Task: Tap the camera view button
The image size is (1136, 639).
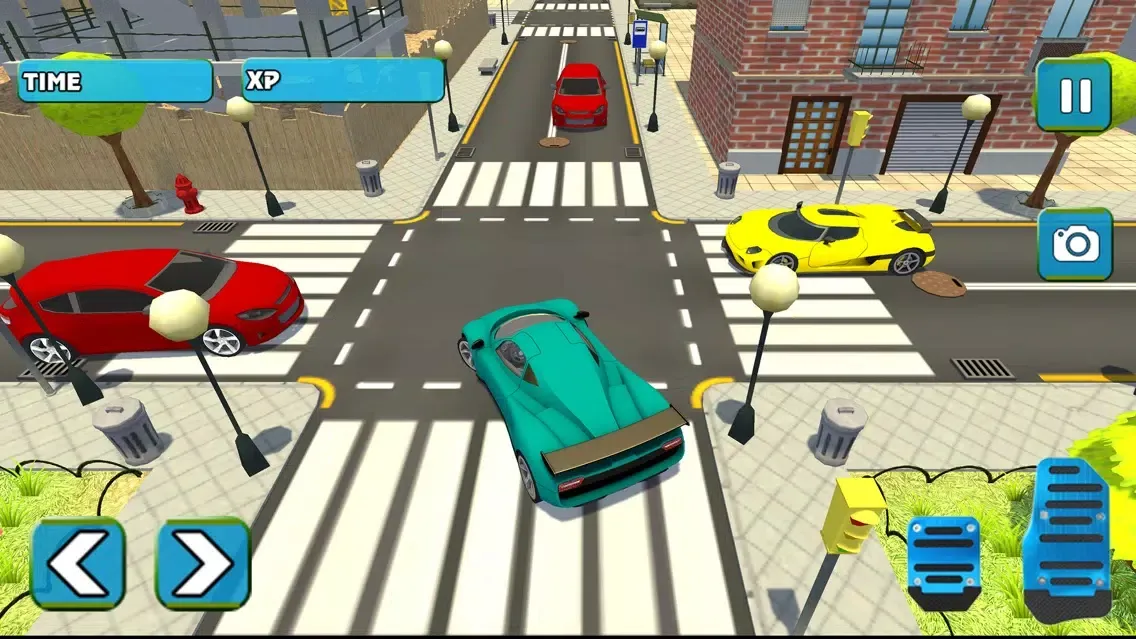Action: (1075, 244)
